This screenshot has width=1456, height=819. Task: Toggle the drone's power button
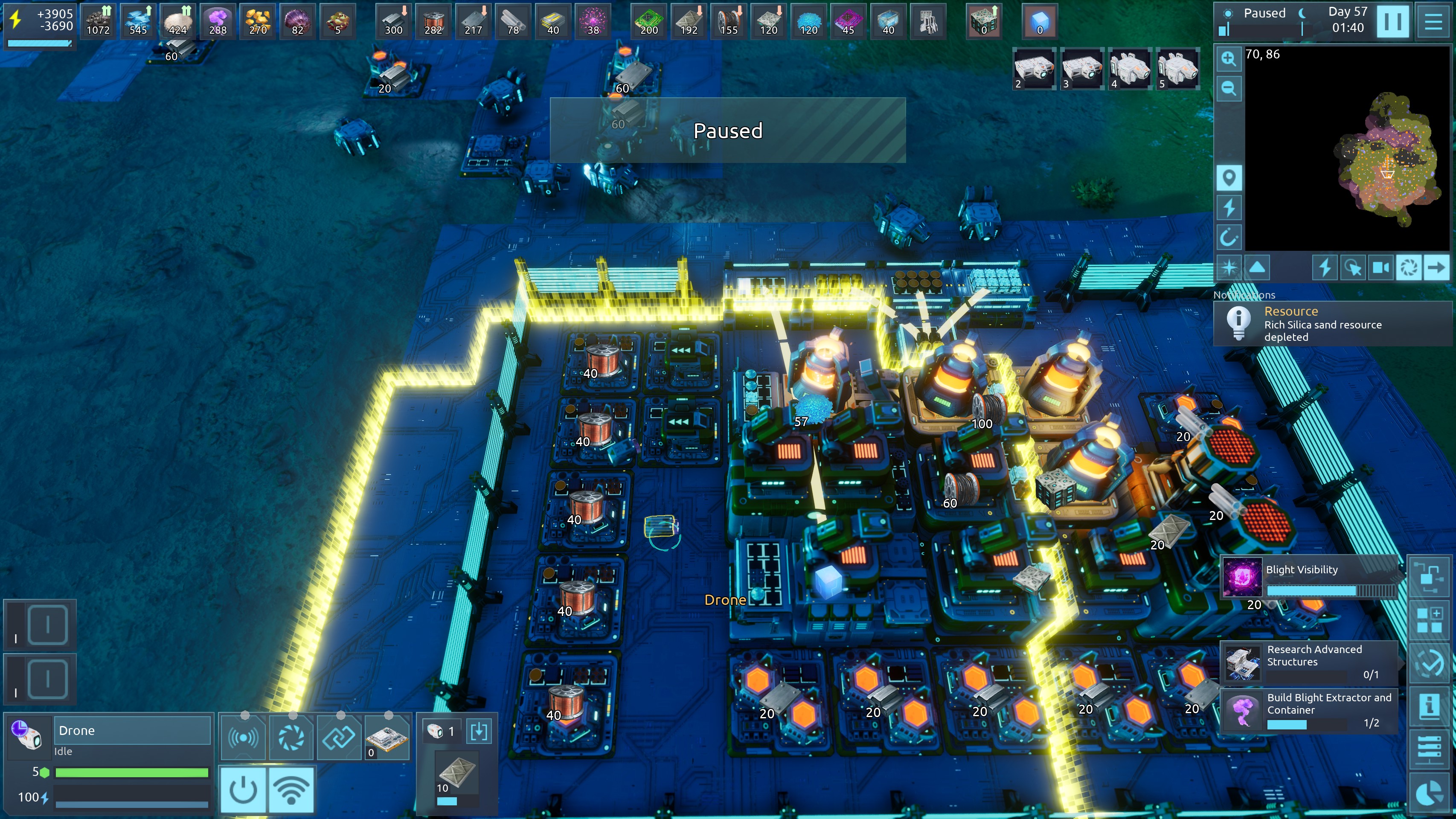coord(243,790)
